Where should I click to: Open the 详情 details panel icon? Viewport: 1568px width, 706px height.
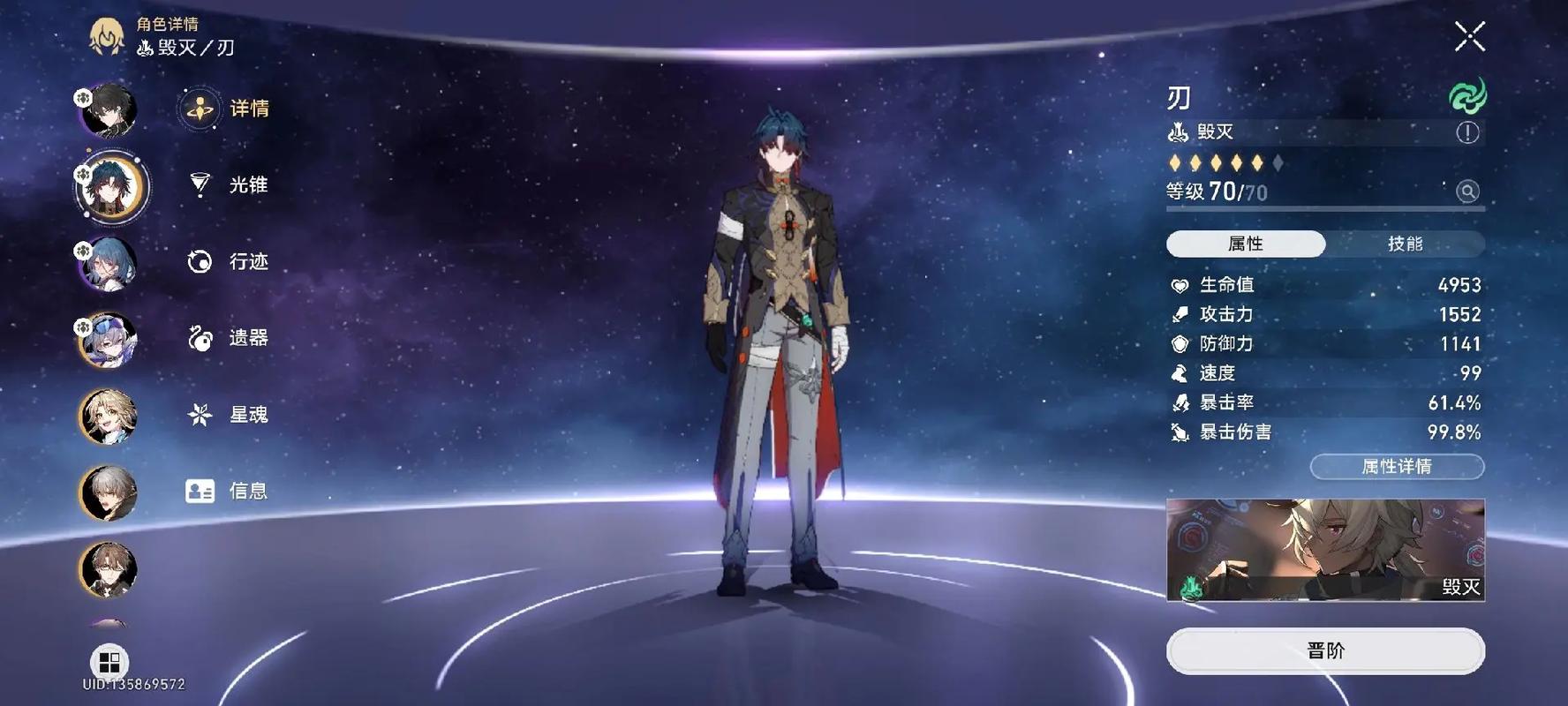click(x=200, y=109)
